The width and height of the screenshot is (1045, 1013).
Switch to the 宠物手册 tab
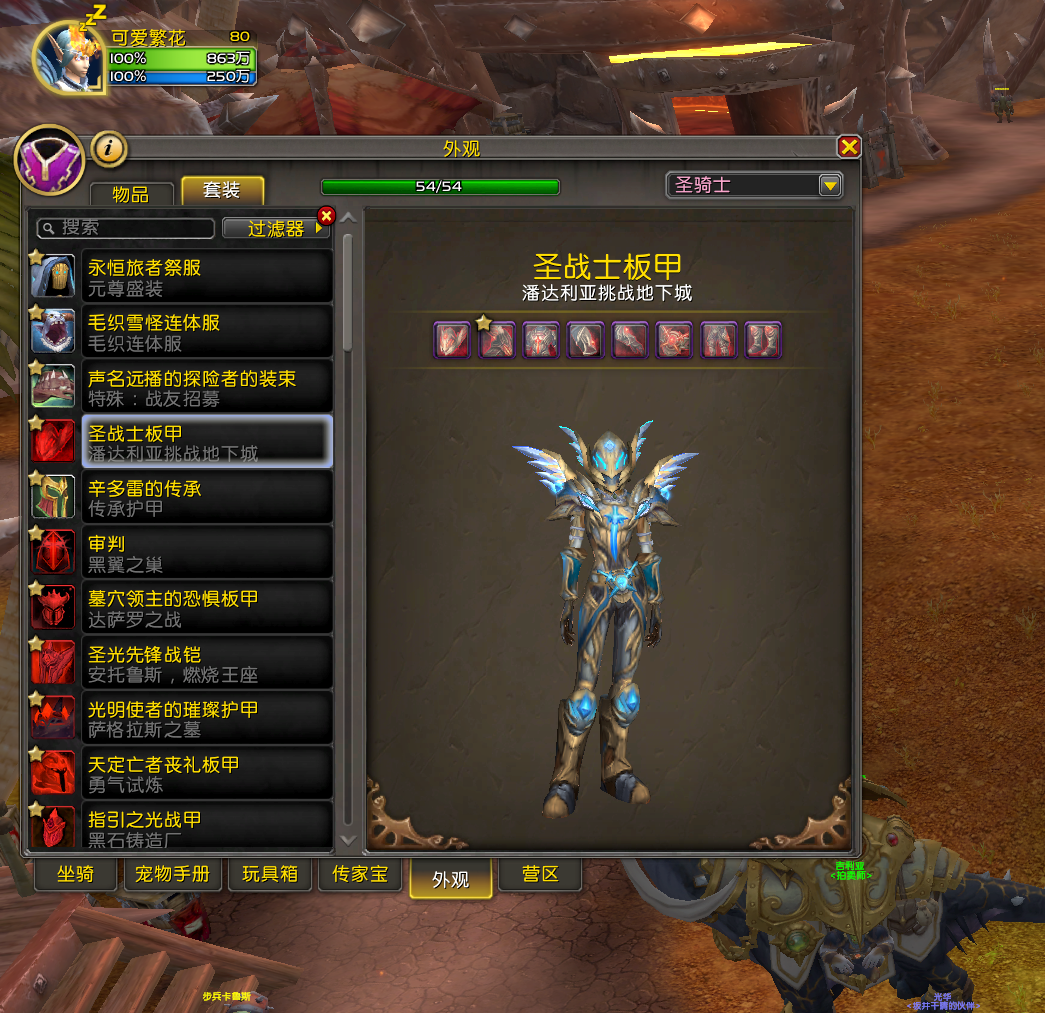pos(173,874)
